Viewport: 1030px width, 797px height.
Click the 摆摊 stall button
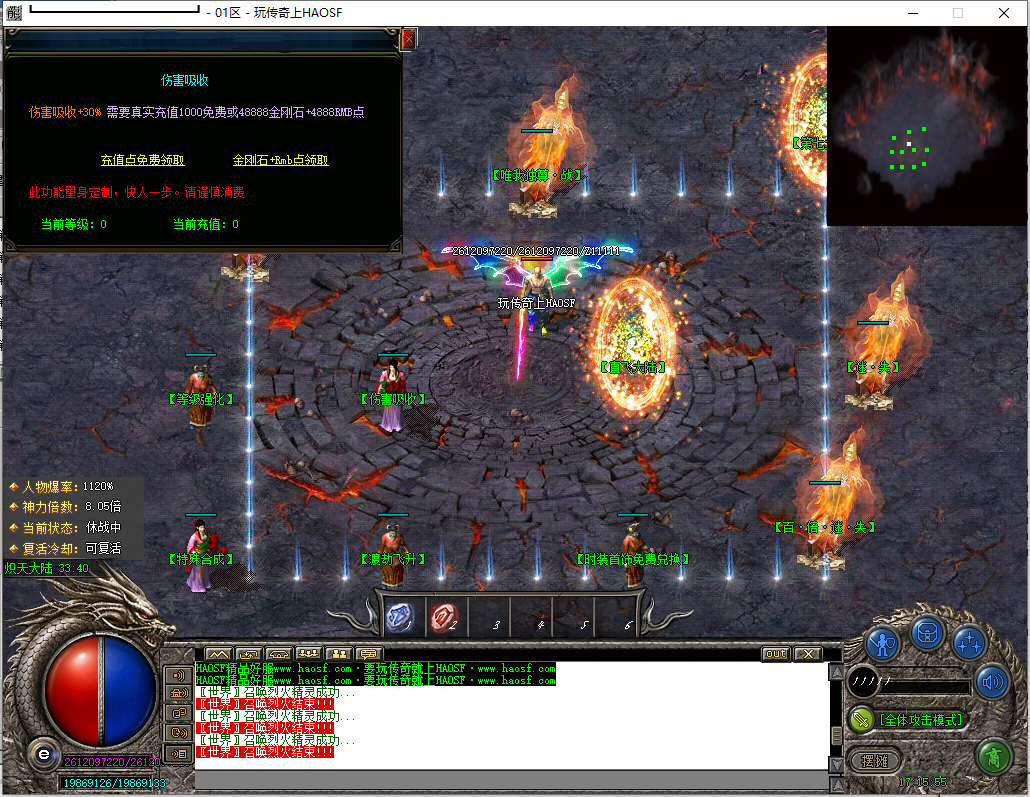pyautogui.click(x=875, y=761)
